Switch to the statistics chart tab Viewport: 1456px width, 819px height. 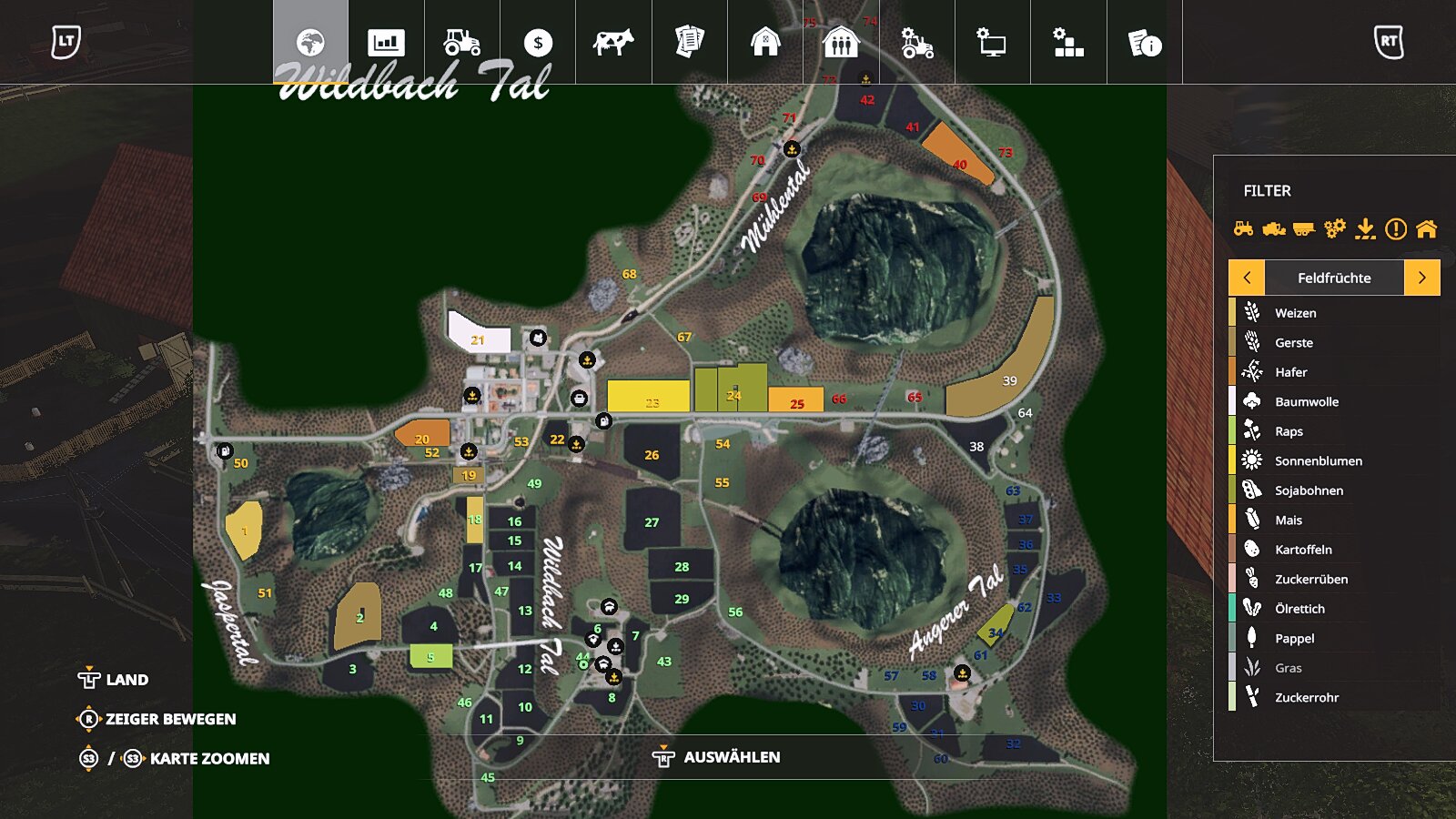point(386,43)
